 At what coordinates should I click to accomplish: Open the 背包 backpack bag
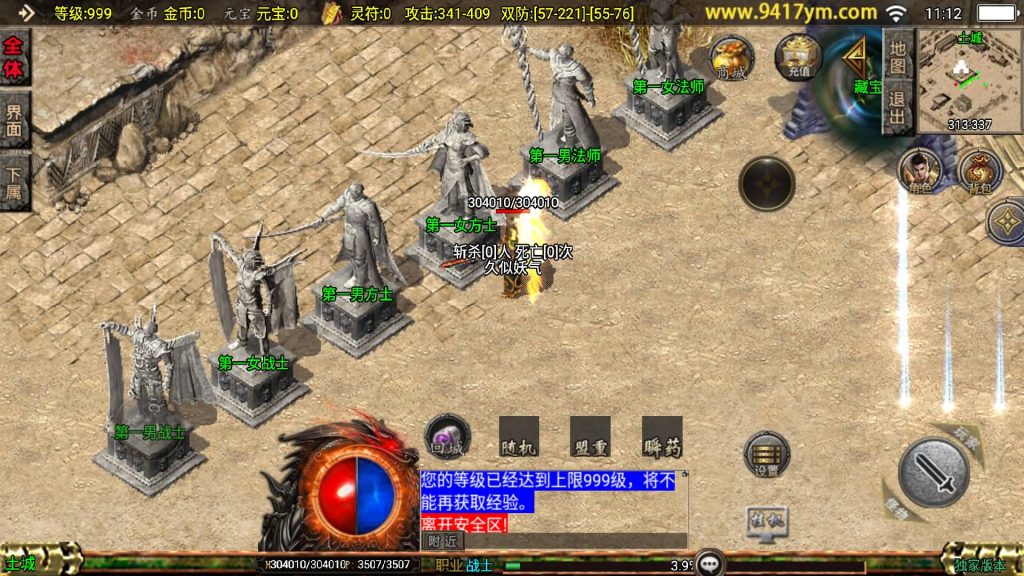click(x=980, y=172)
